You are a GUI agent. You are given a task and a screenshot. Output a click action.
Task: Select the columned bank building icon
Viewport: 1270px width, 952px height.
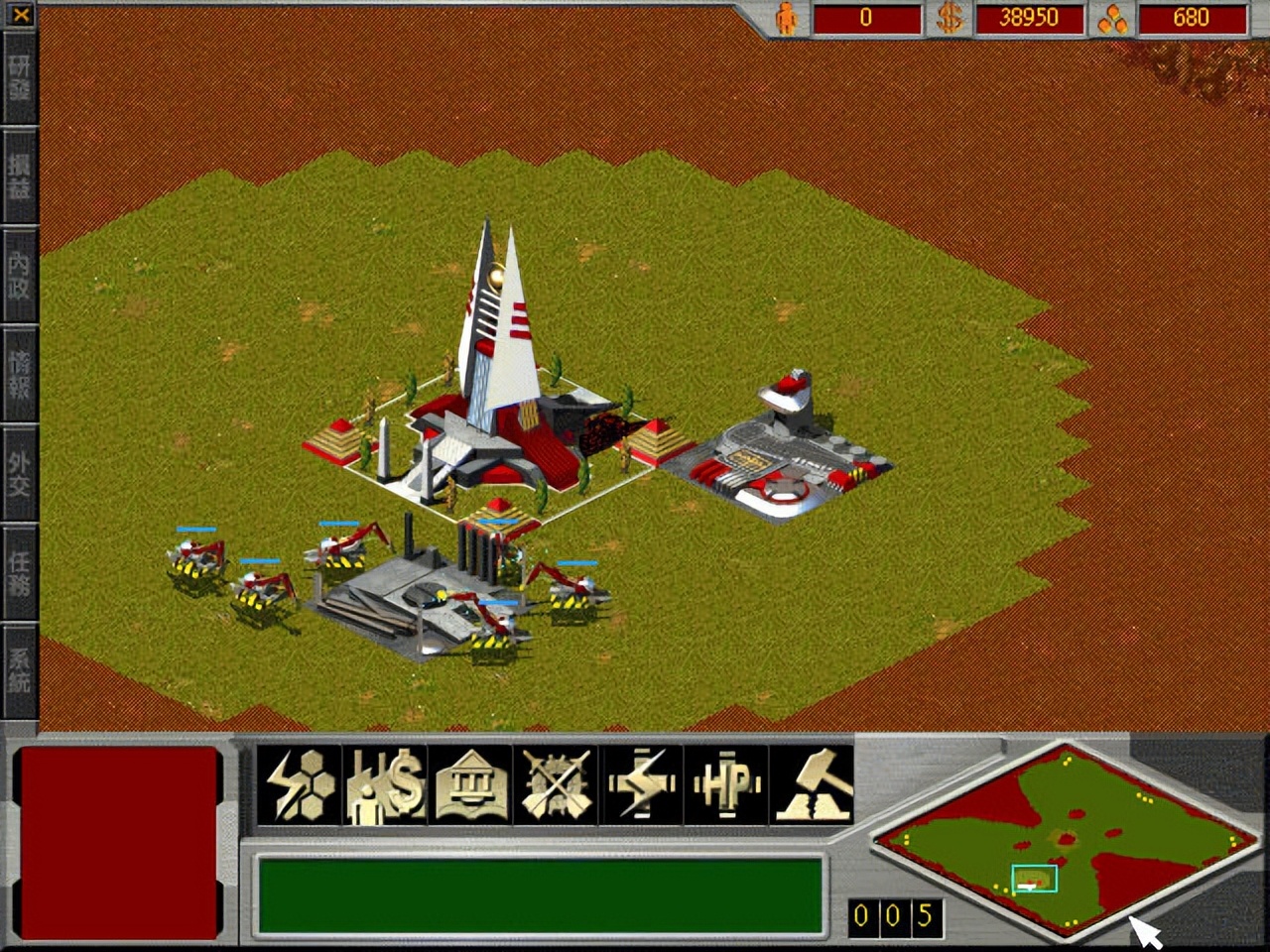pyautogui.click(x=470, y=784)
